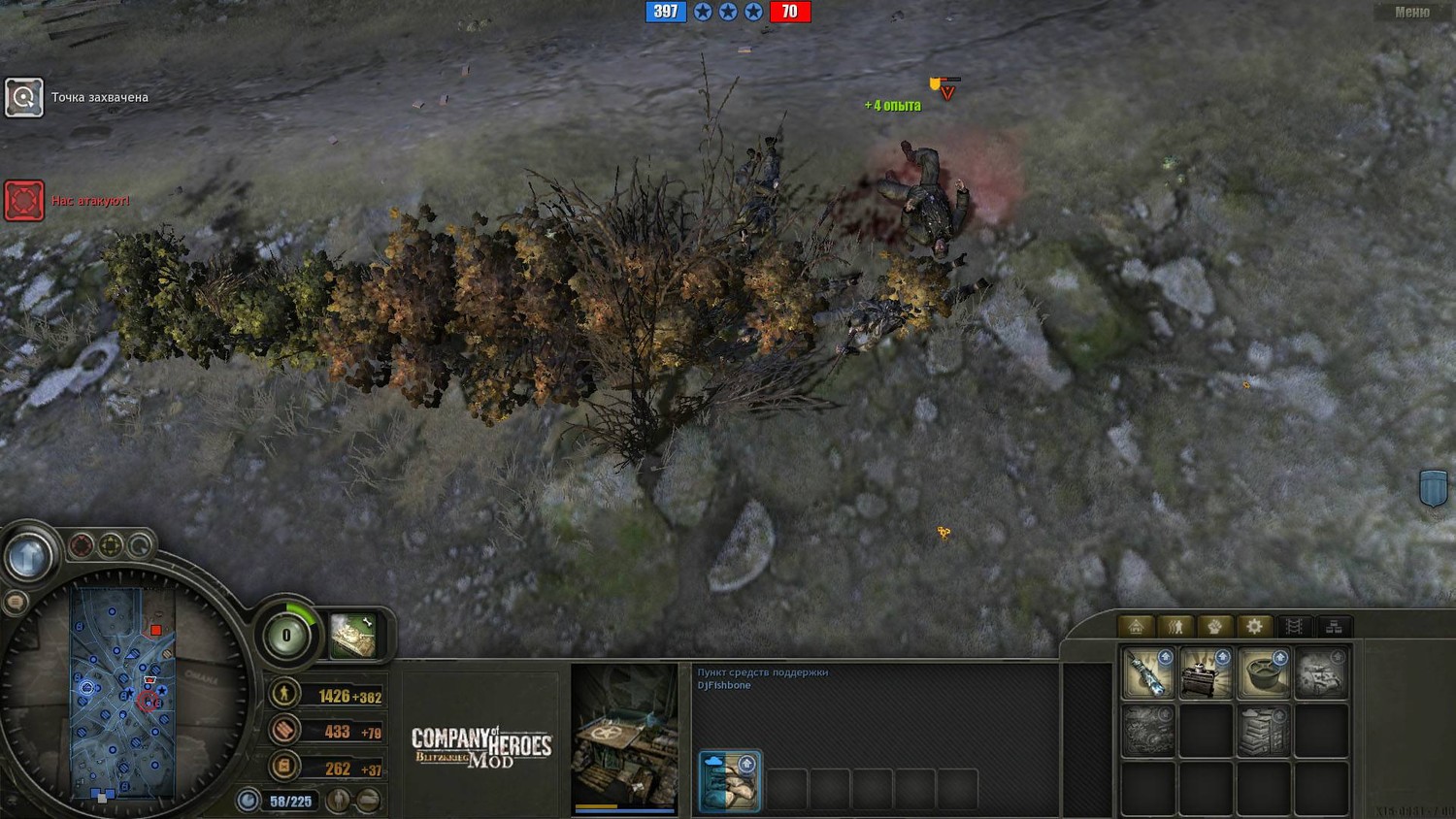Click the infantry silhouette button near population
The image size is (1456, 819).
tap(339, 801)
